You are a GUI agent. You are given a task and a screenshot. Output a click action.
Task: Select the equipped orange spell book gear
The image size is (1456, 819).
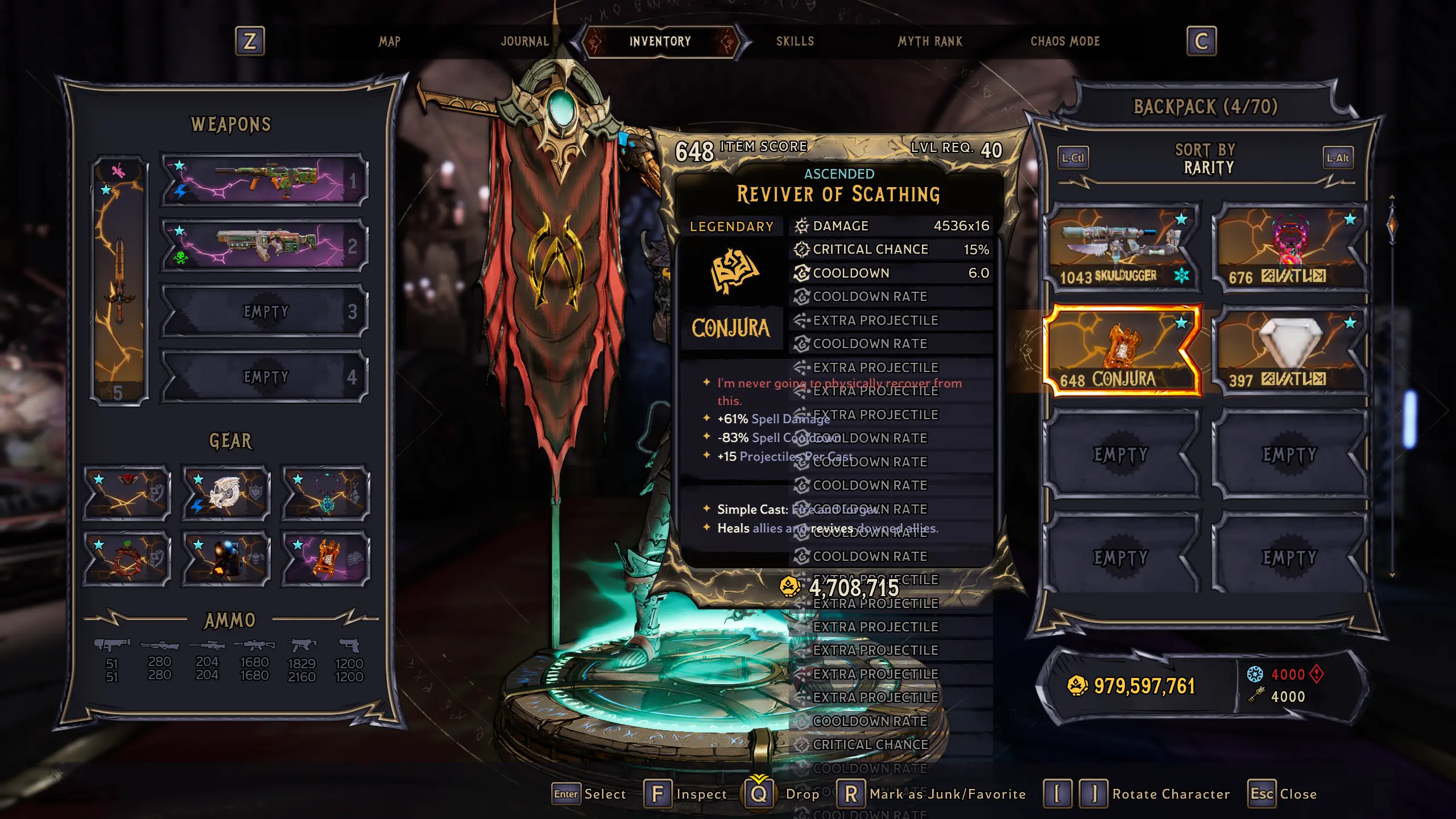click(x=326, y=559)
